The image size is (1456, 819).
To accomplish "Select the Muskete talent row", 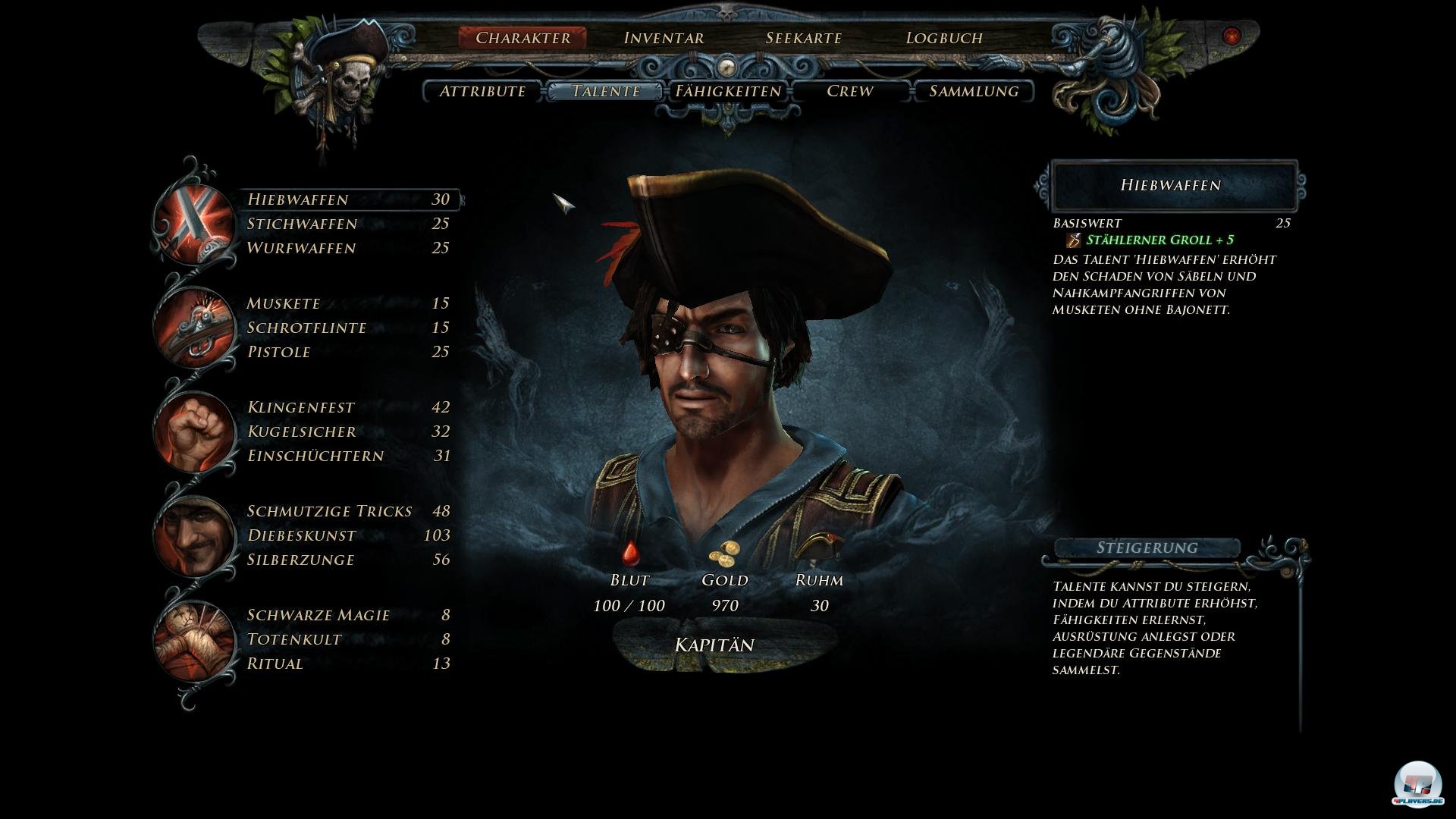I will (x=348, y=303).
